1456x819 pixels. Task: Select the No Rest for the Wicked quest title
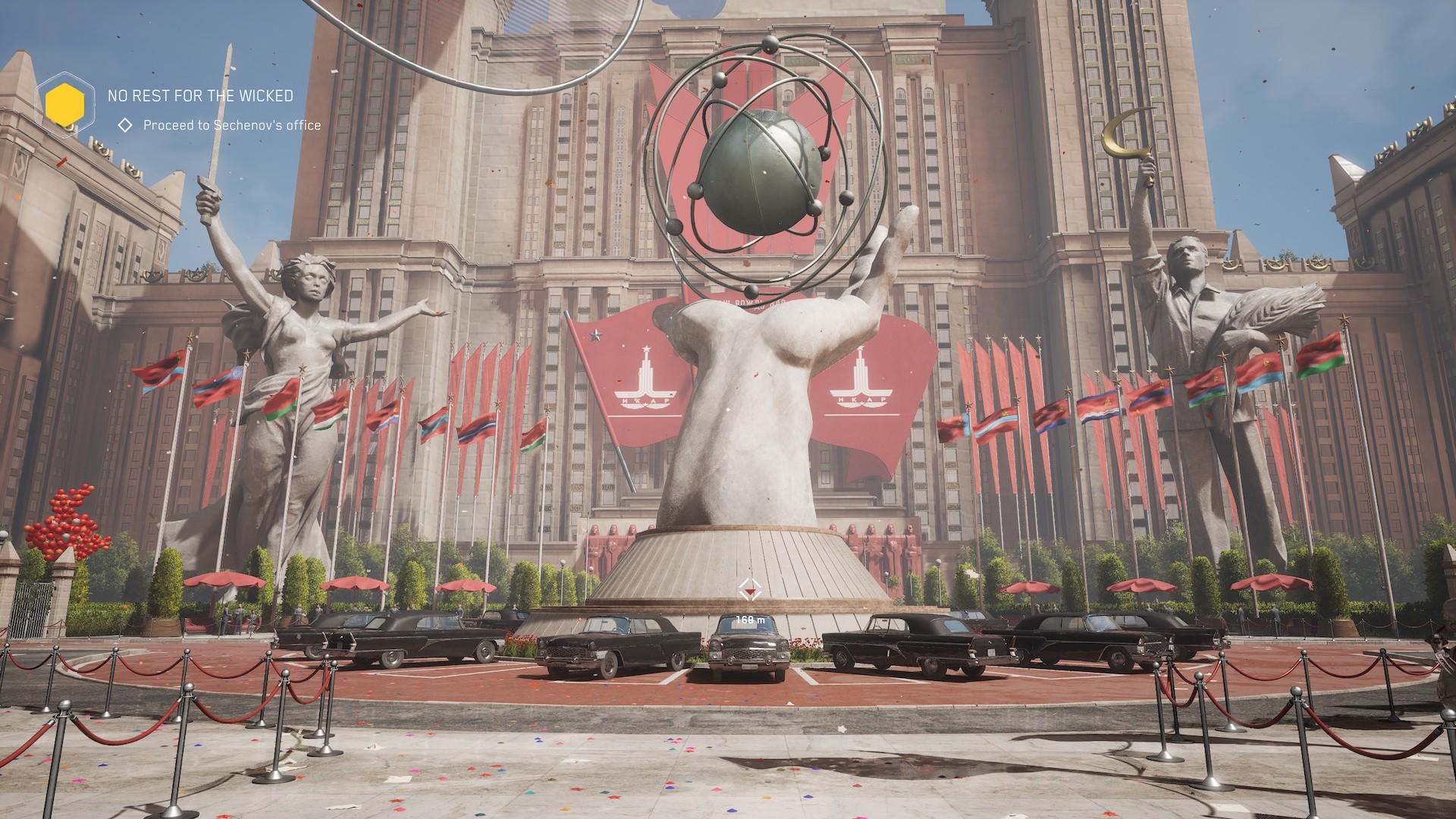pyautogui.click(x=200, y=96)
